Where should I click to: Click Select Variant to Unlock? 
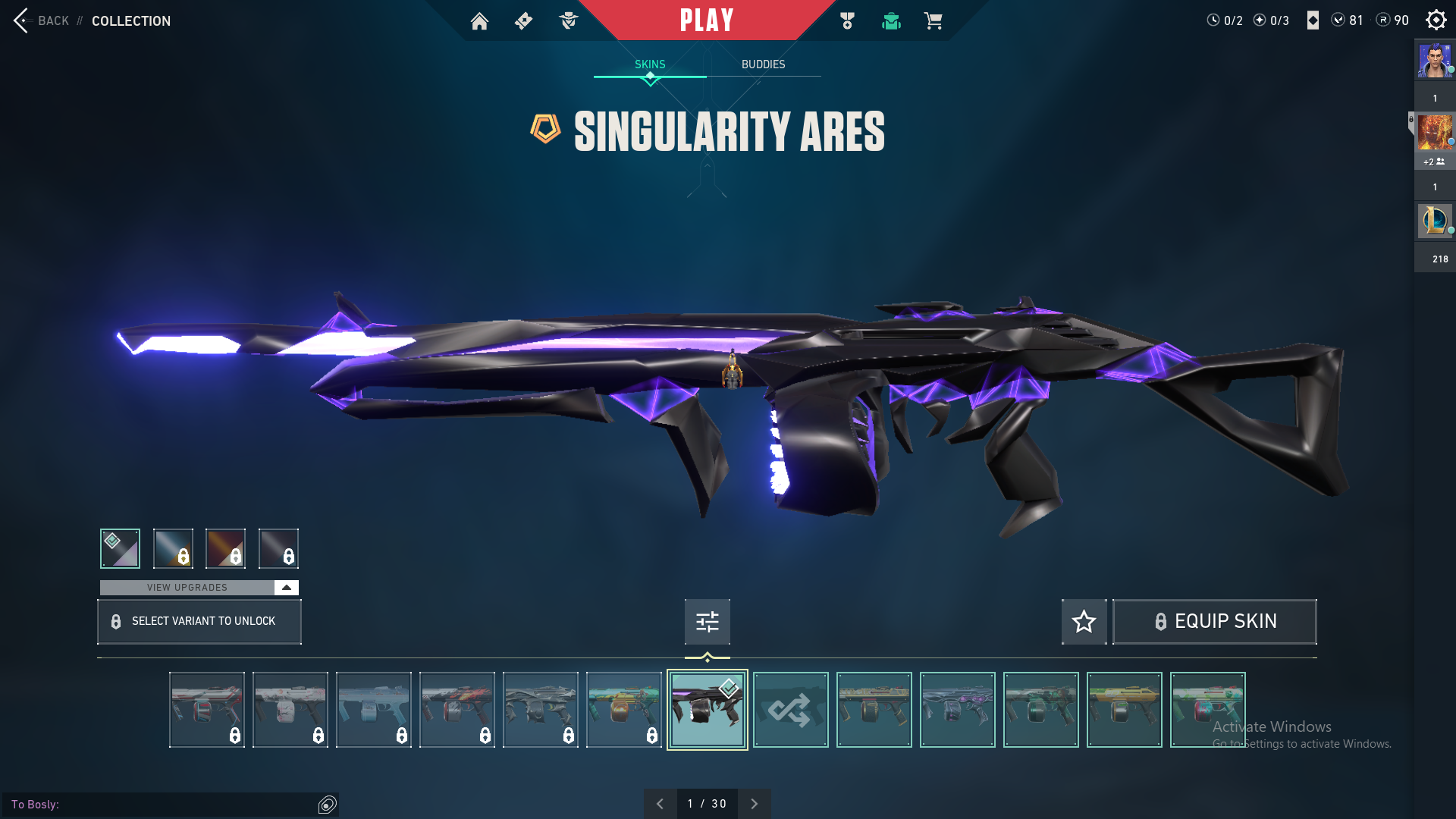click(199, 622)
